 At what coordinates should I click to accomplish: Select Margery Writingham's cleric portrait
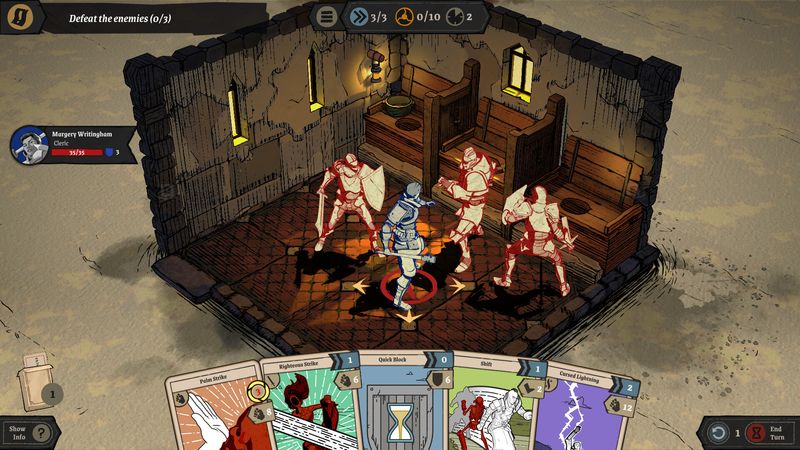28,145
